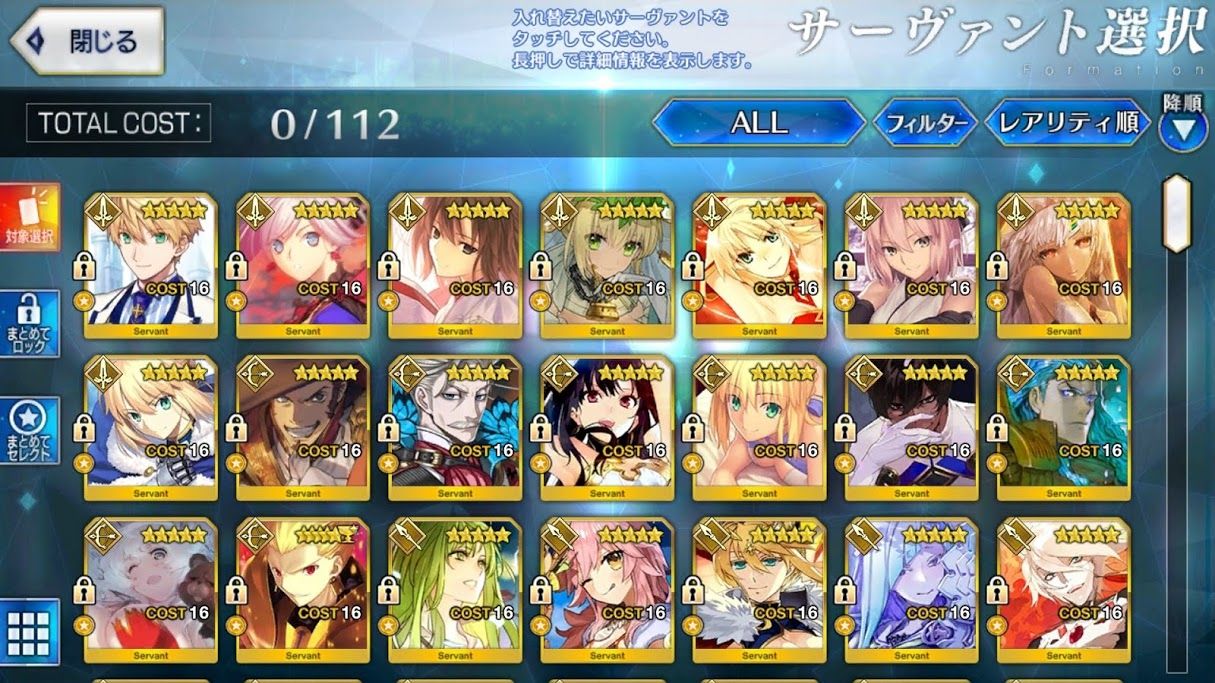Viewport: 1215px width, 683px height.
Task: Pick the green-haired lancer servant card
Action: (455, 589)
